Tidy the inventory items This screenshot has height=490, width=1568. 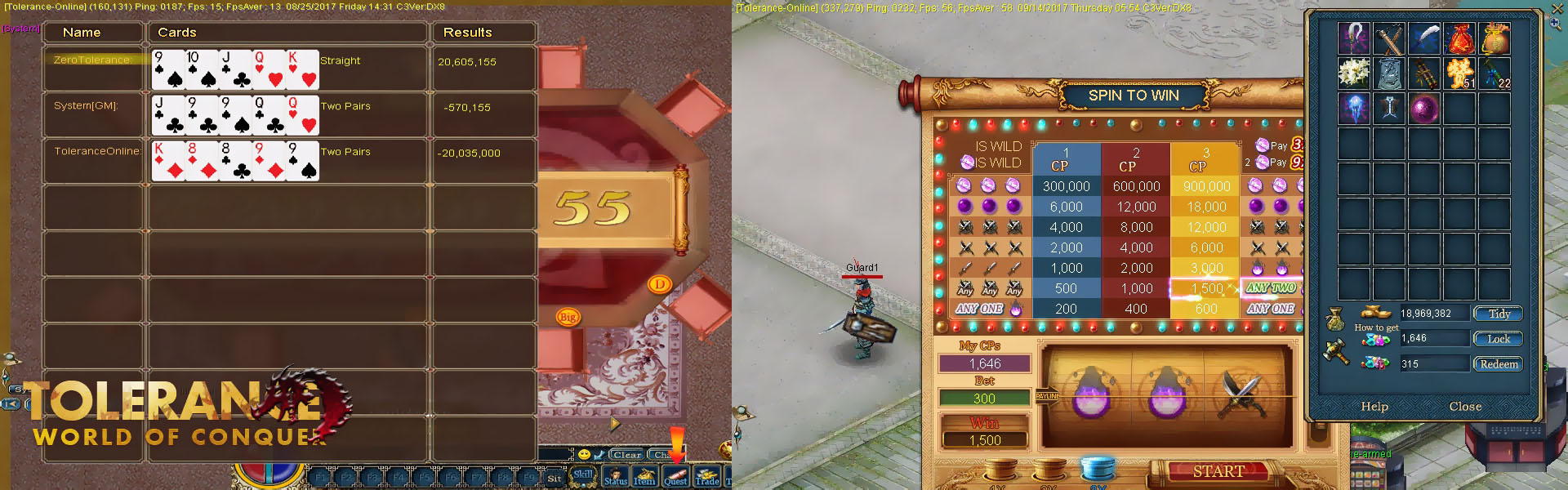tap(1499, 314)
